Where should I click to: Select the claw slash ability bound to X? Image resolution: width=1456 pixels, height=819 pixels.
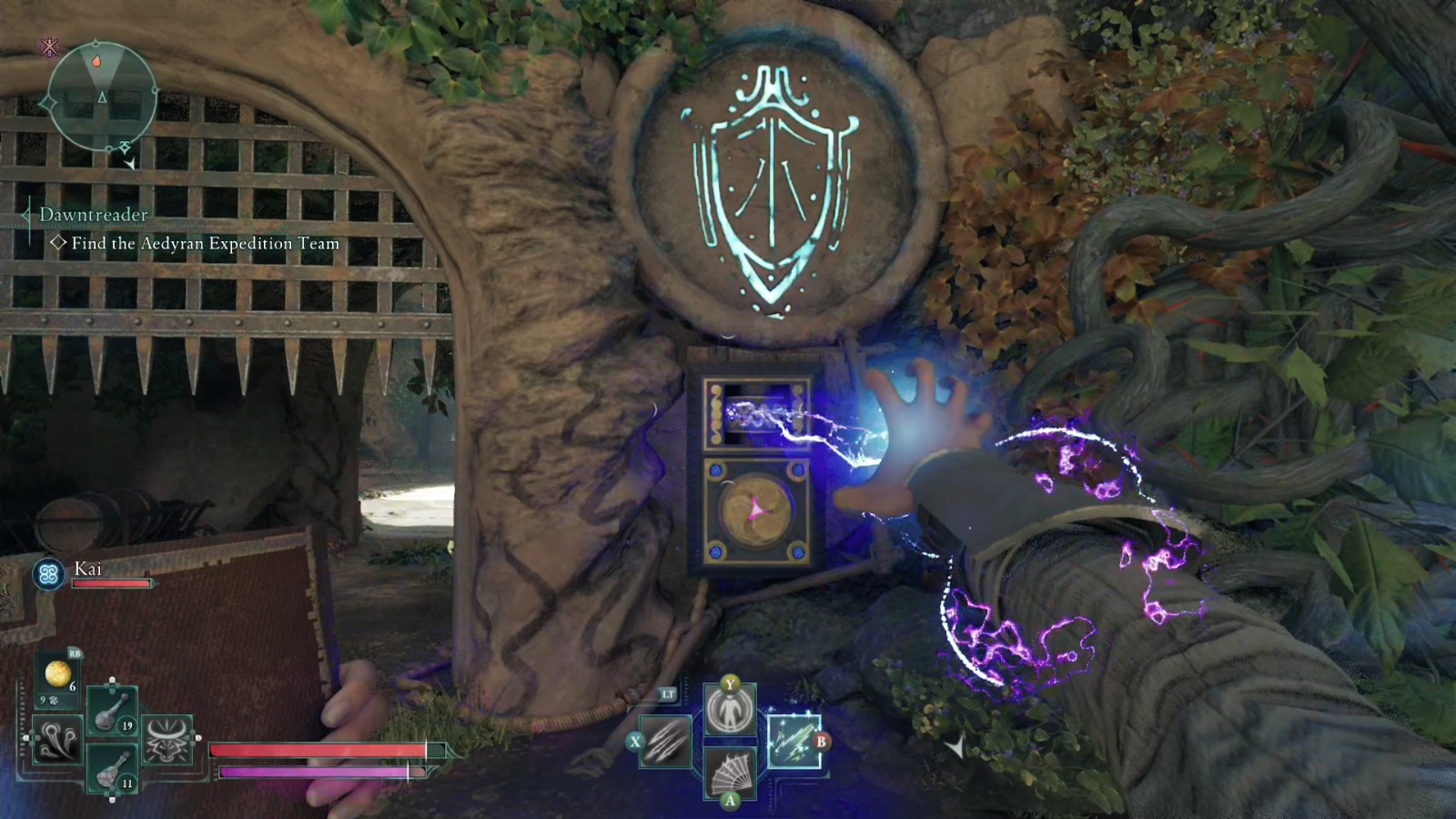coord(665,741)
